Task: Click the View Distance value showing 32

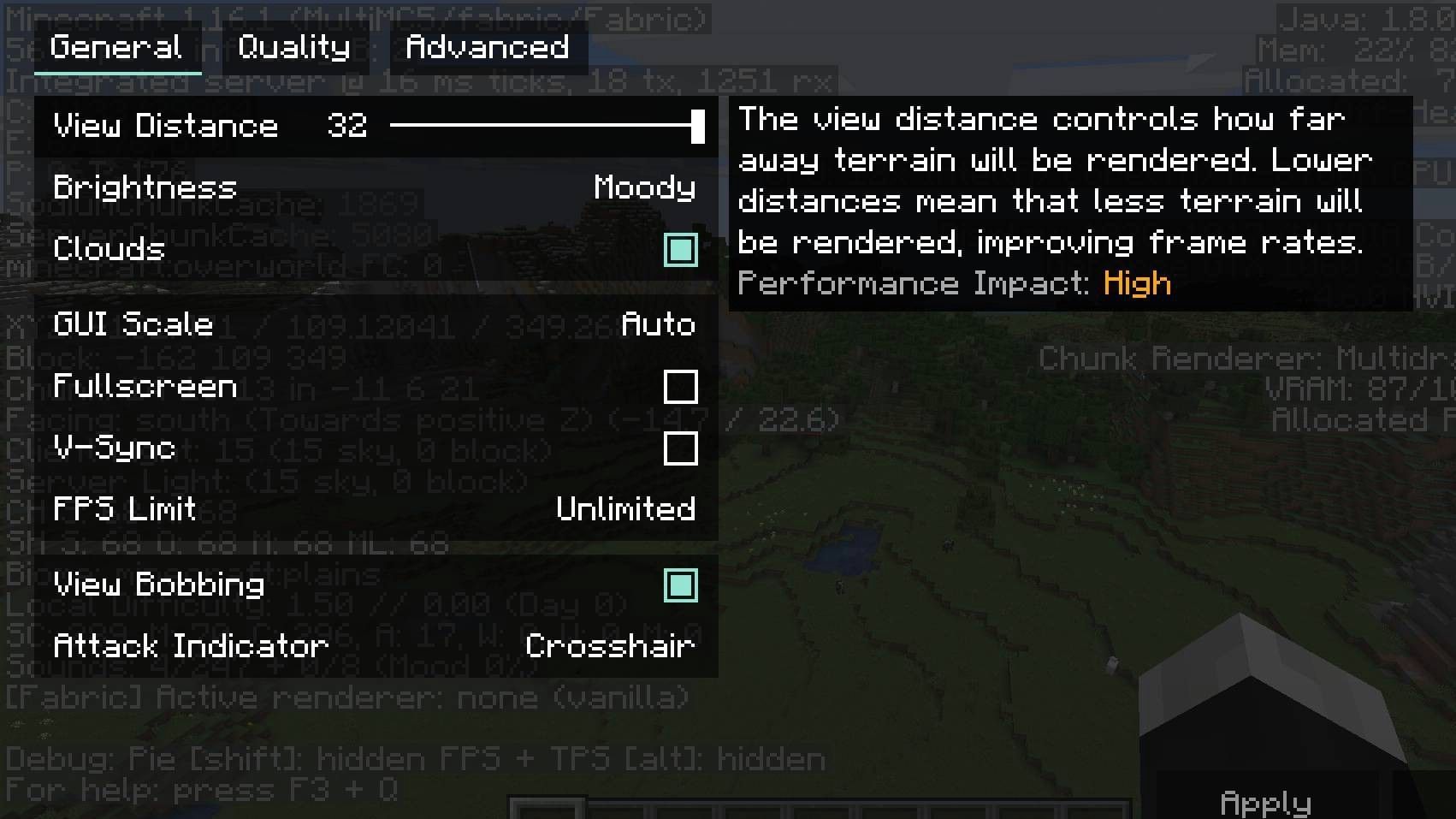Action: (x=346, y=127)
